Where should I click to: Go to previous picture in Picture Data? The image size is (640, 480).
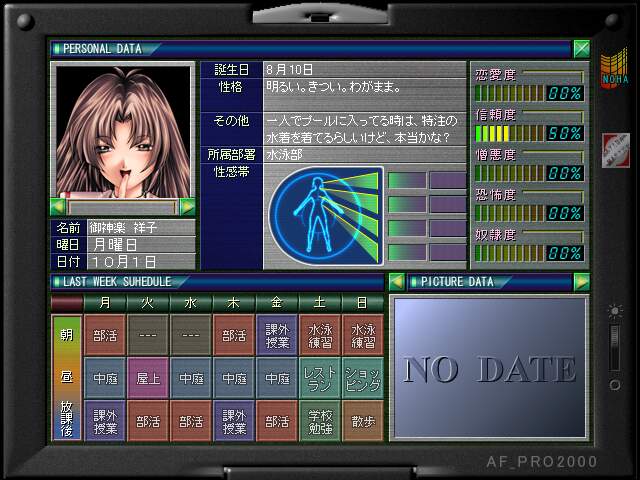coord(396,282)
